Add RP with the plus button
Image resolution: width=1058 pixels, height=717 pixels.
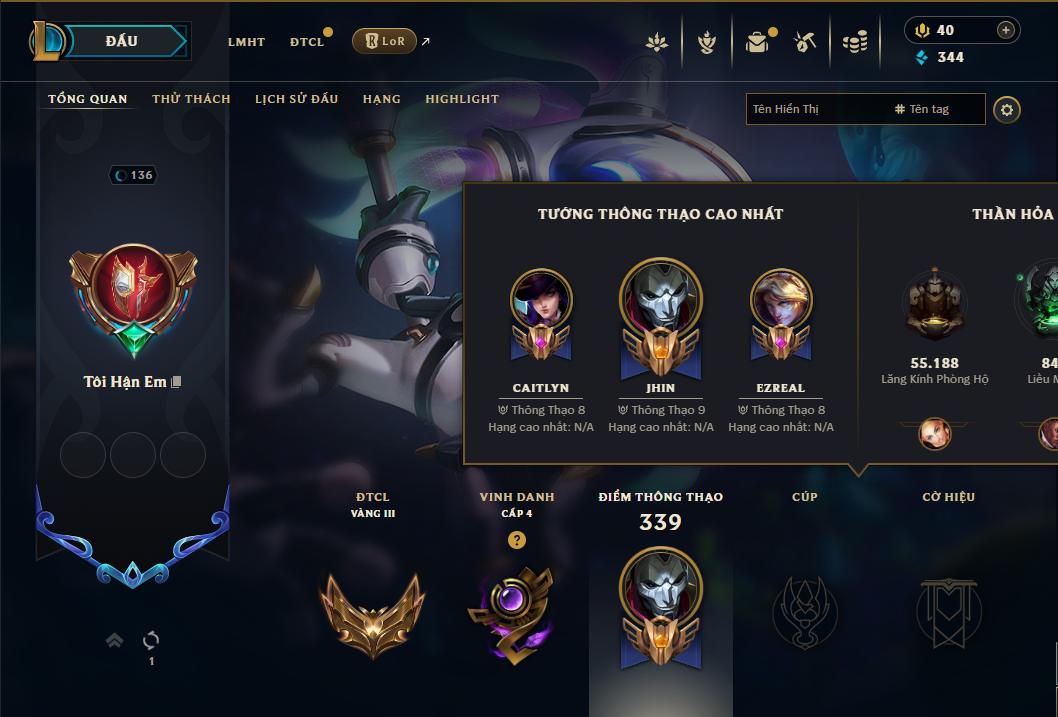point(1006,30)
